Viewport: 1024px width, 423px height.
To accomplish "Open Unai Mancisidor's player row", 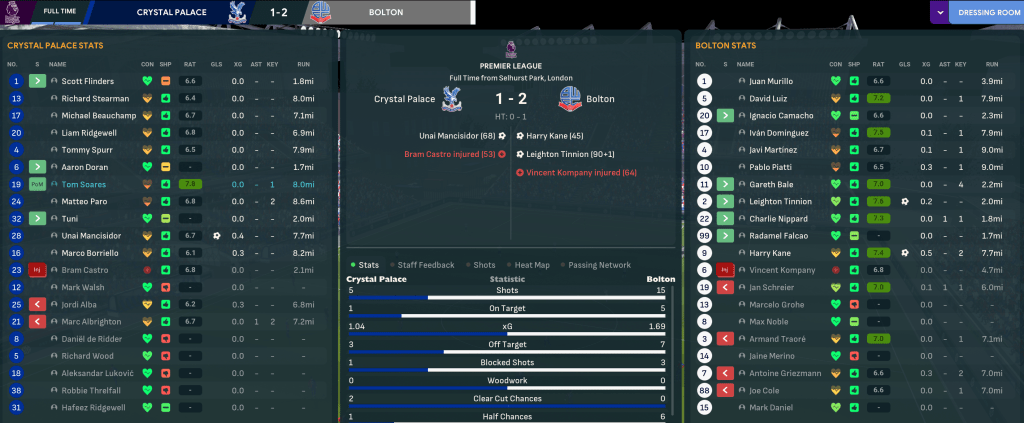I will coord(93,236).
